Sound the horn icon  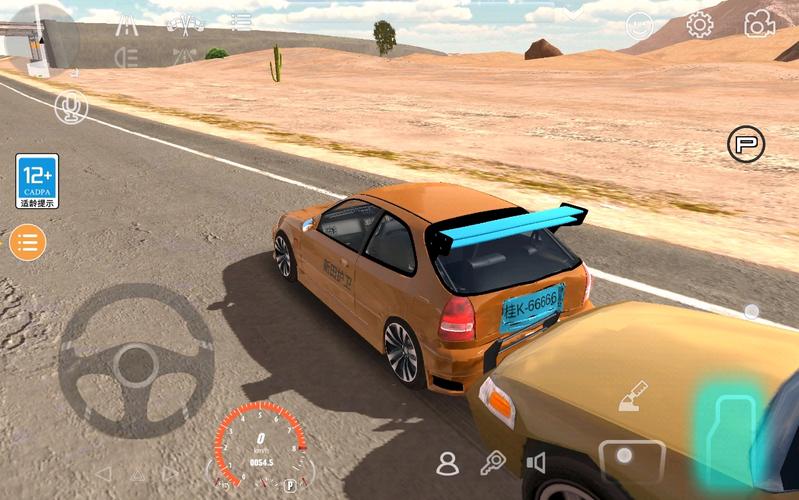coord(537,462)
